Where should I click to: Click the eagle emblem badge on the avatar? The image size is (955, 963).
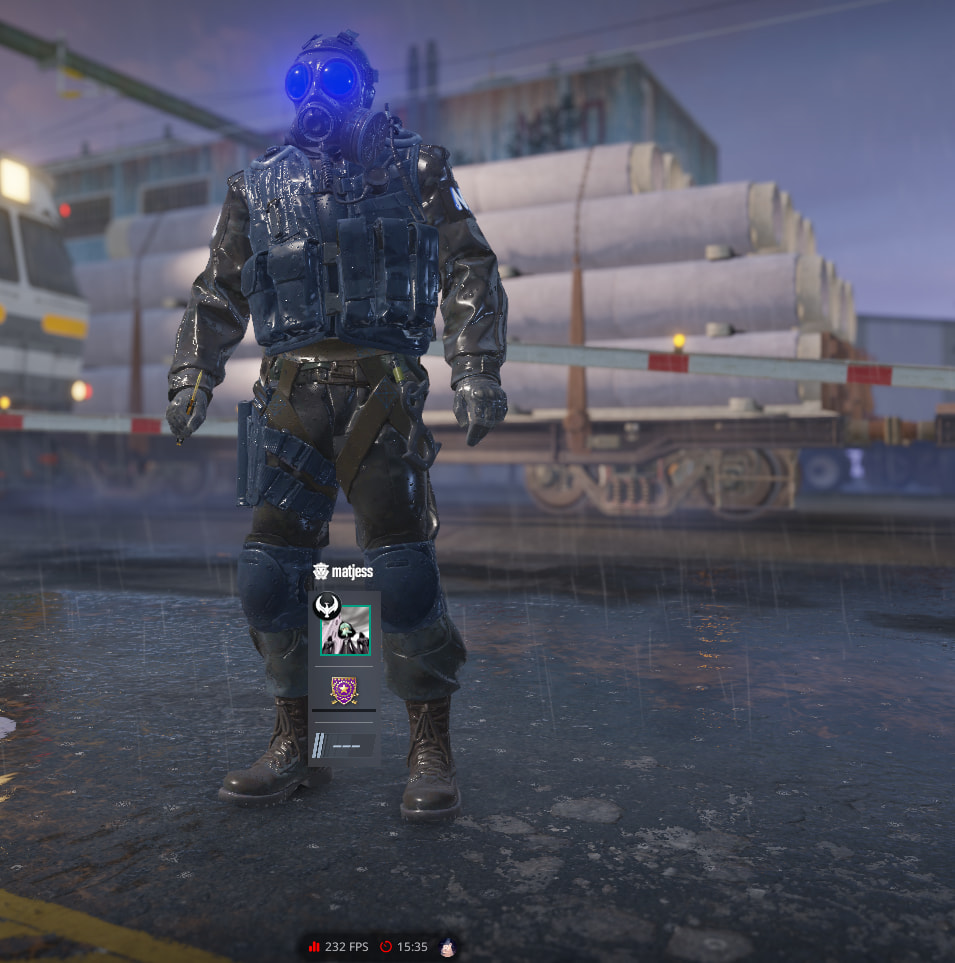pos(327,607)
